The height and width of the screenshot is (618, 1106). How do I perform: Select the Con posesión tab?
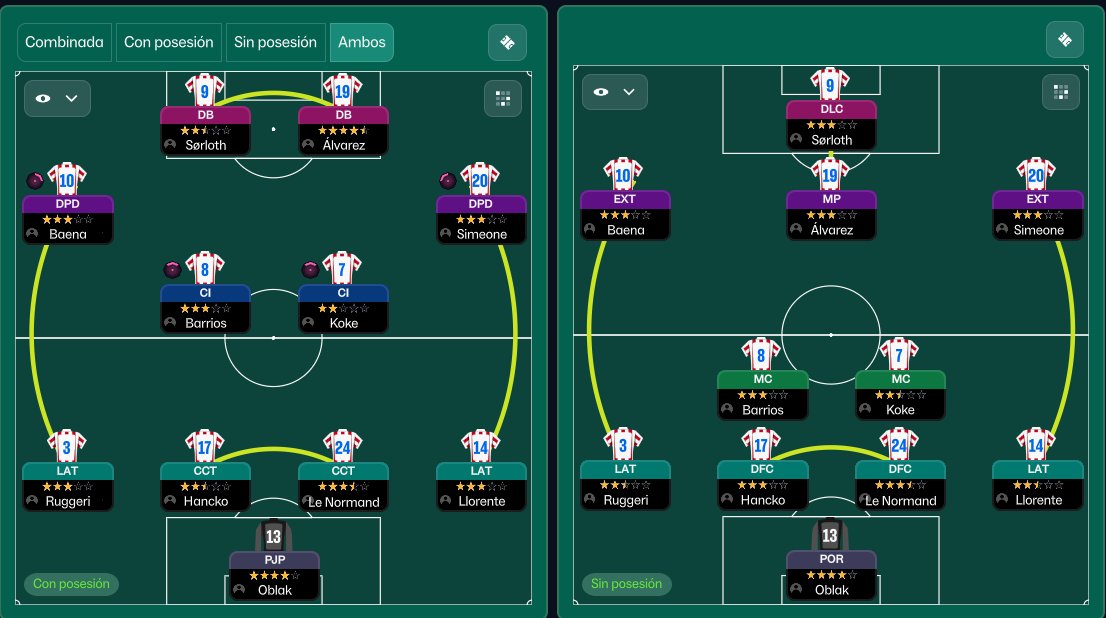tap(169, 43)
